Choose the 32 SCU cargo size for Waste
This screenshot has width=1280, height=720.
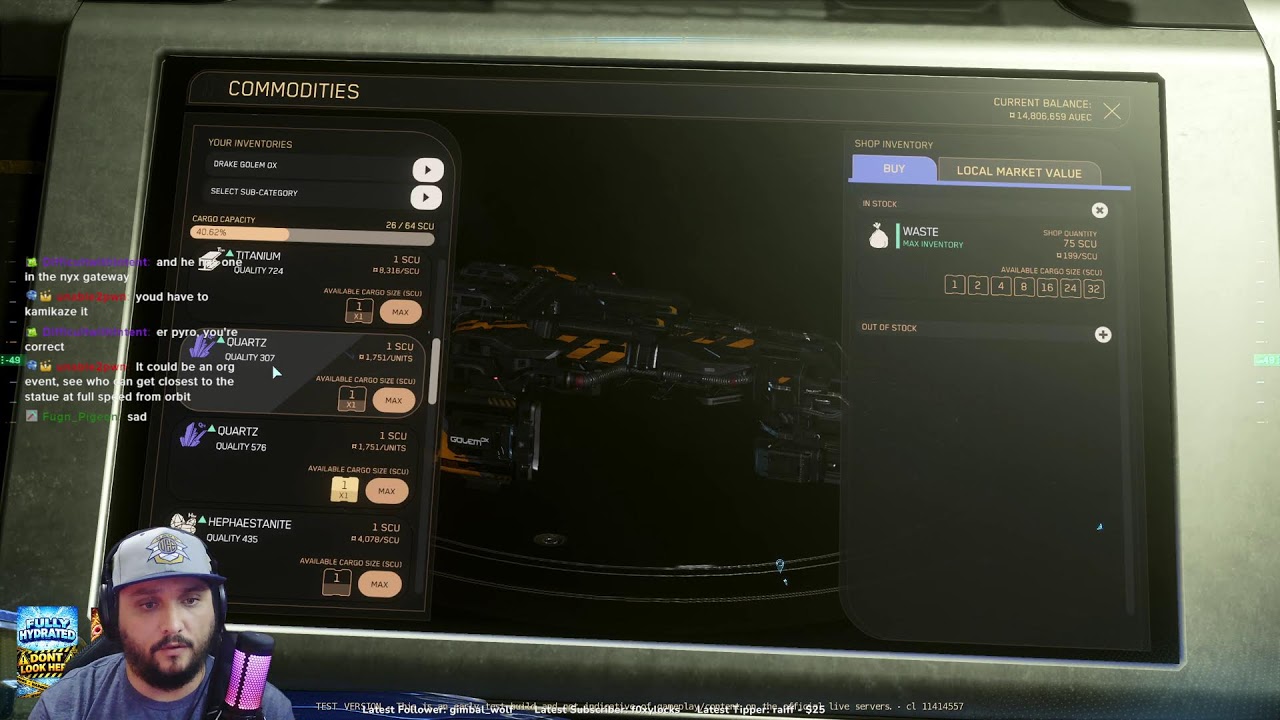tap(1093, 289)
